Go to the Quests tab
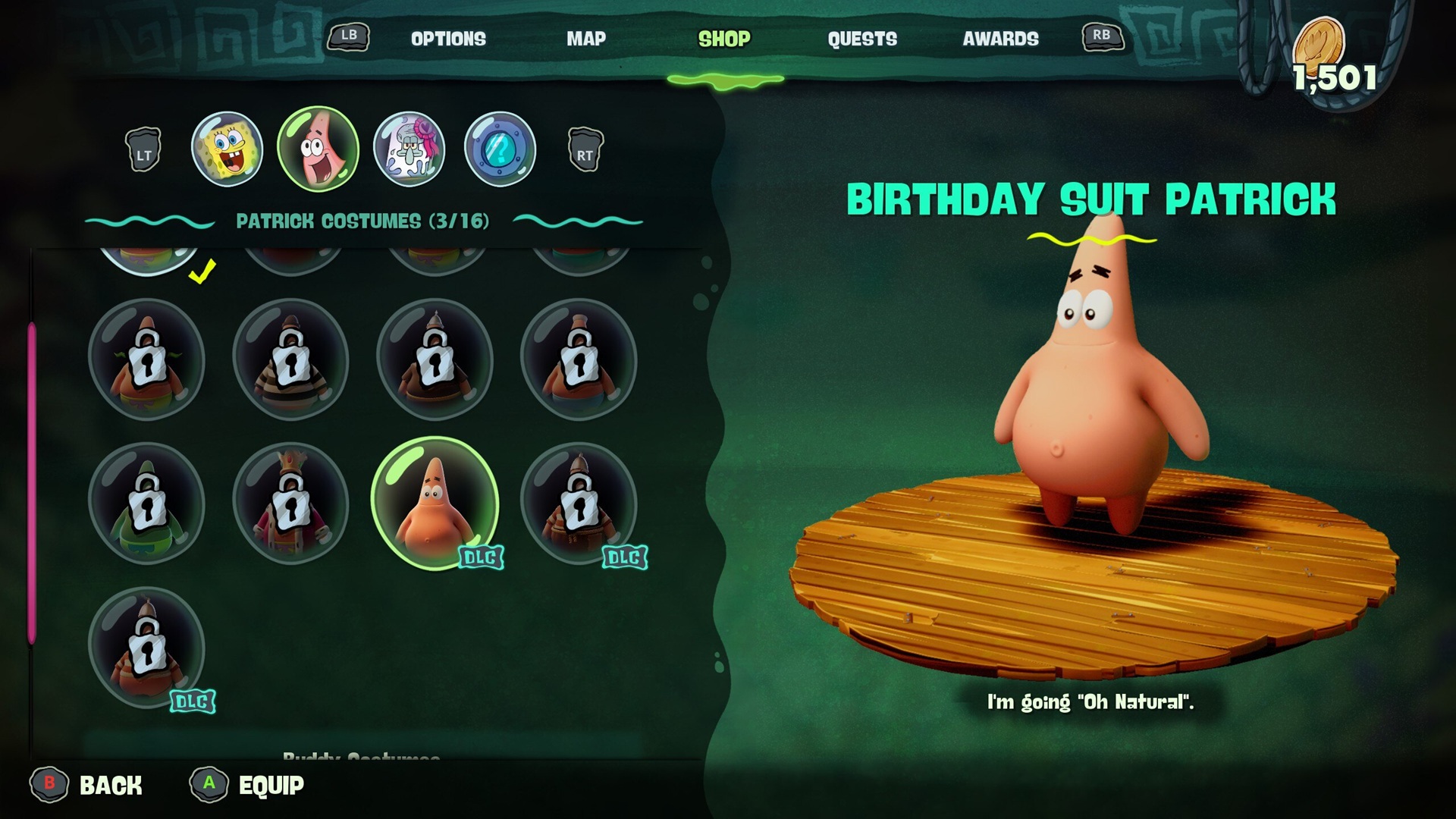 coord(862,39)
